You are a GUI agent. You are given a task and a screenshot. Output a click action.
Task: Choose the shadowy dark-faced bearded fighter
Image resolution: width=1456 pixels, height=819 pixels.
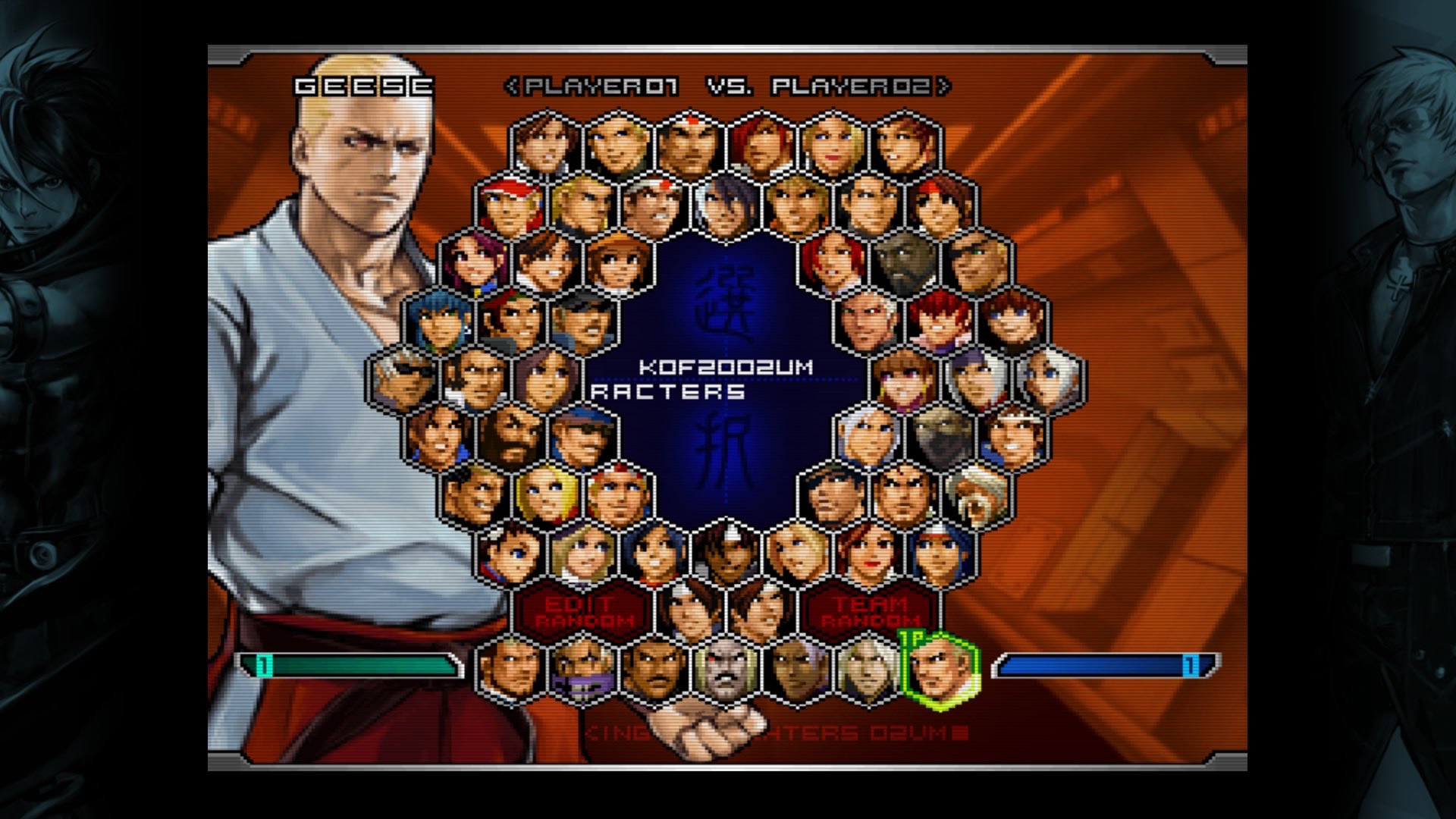click(905, 263)
